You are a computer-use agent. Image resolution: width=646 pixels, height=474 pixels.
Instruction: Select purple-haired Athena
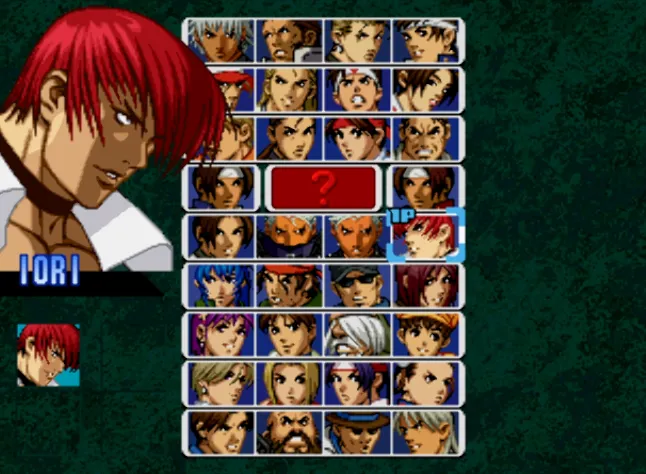pyautogui.click(x=221, y=334)
